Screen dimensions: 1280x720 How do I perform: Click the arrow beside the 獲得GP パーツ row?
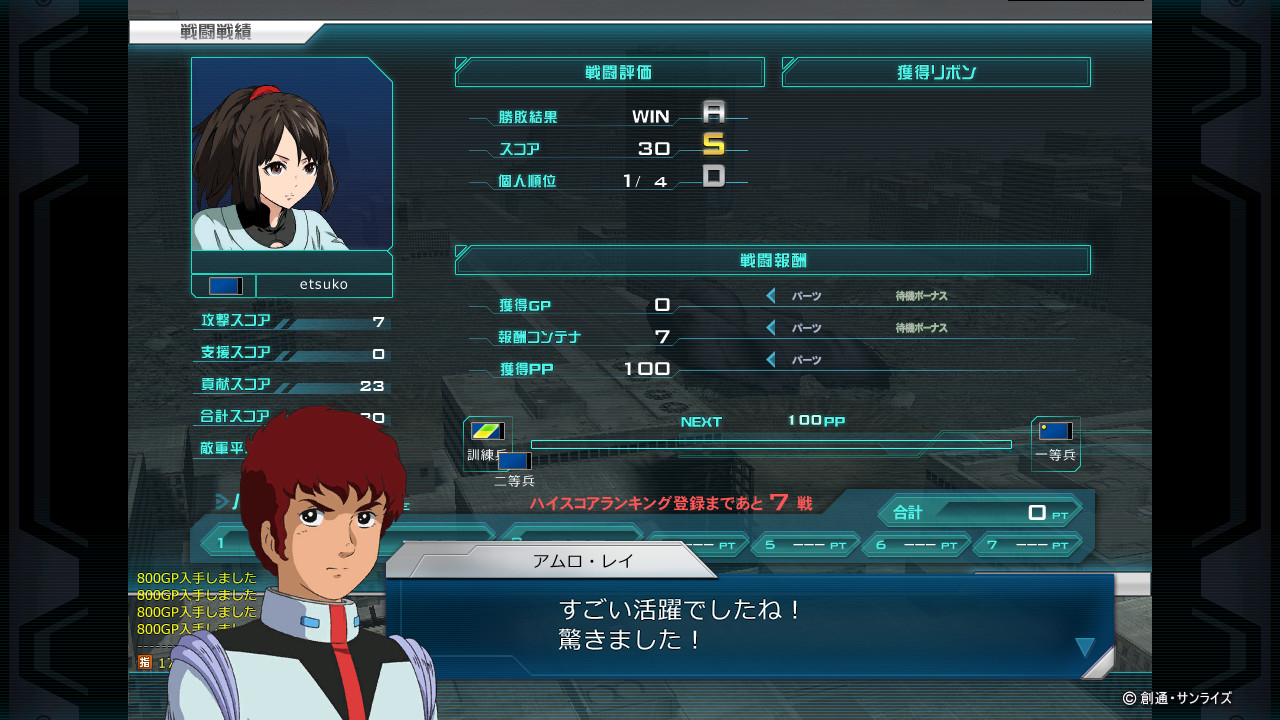(771, 296)
